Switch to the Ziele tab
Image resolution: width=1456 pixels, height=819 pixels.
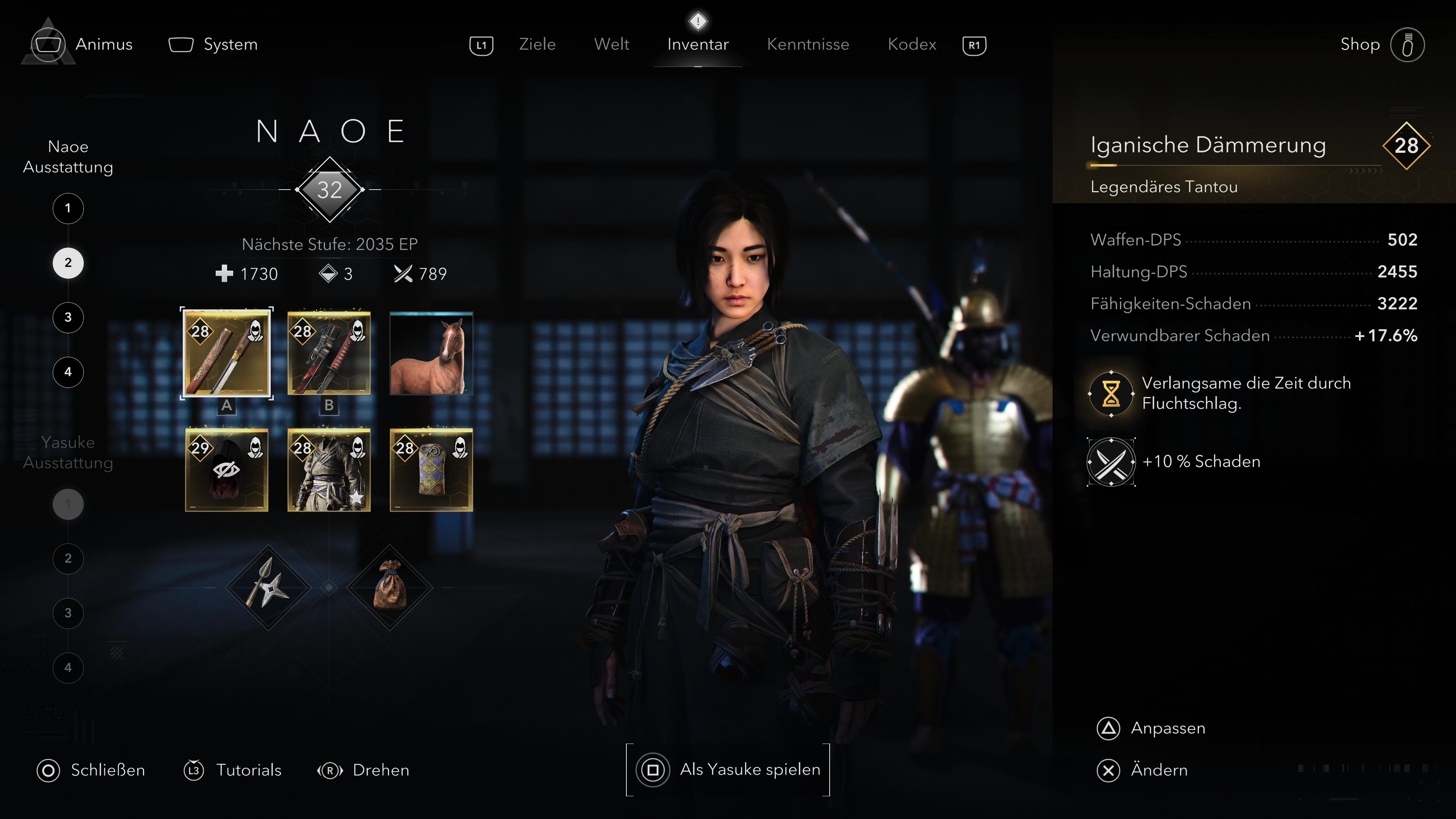537,44
